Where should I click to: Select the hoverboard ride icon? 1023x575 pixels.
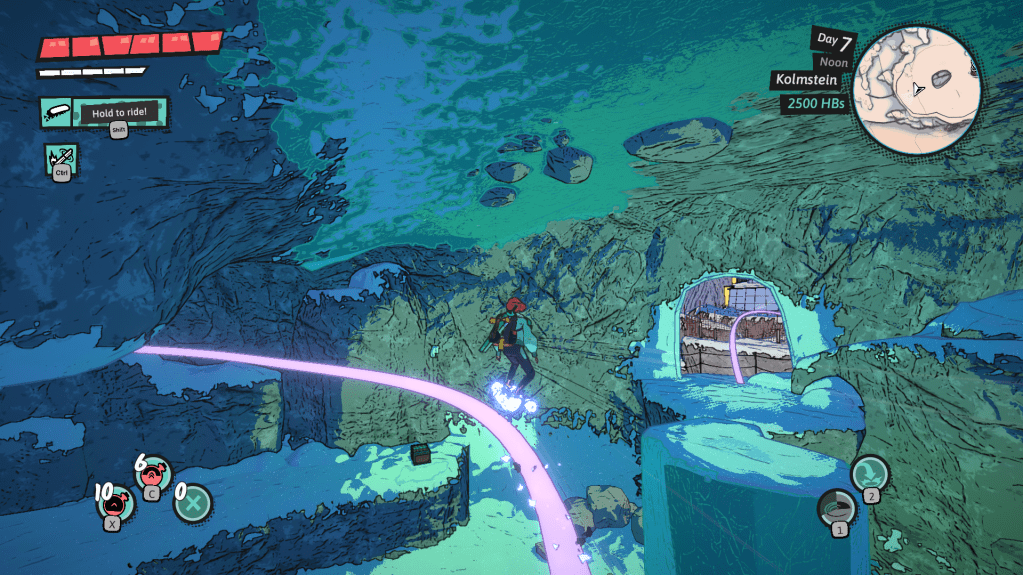(58, 114)
